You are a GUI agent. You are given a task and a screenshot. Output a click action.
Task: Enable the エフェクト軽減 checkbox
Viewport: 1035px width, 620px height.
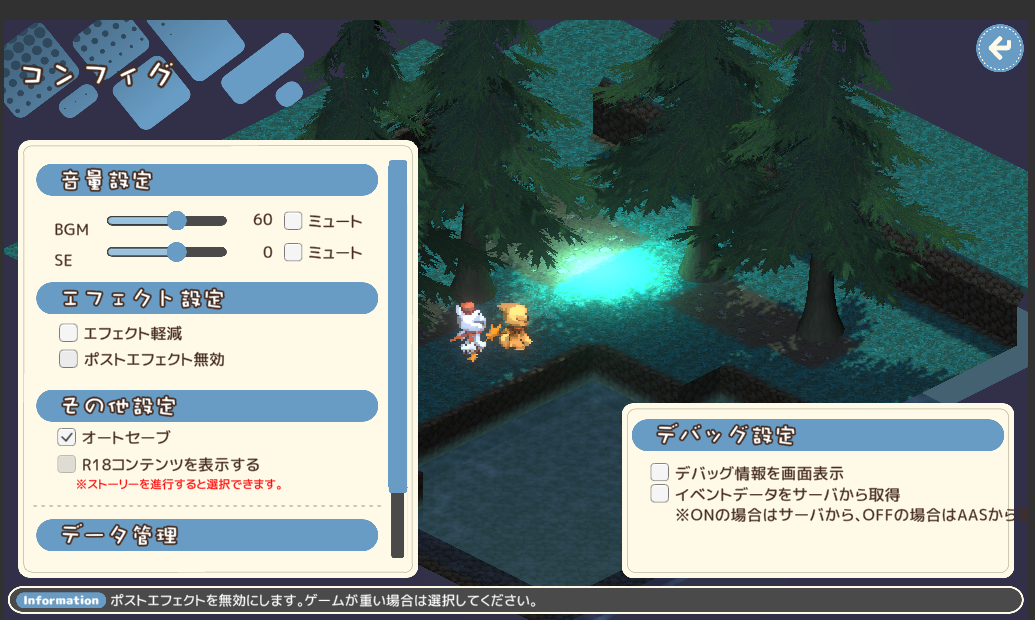click(68, 333)
